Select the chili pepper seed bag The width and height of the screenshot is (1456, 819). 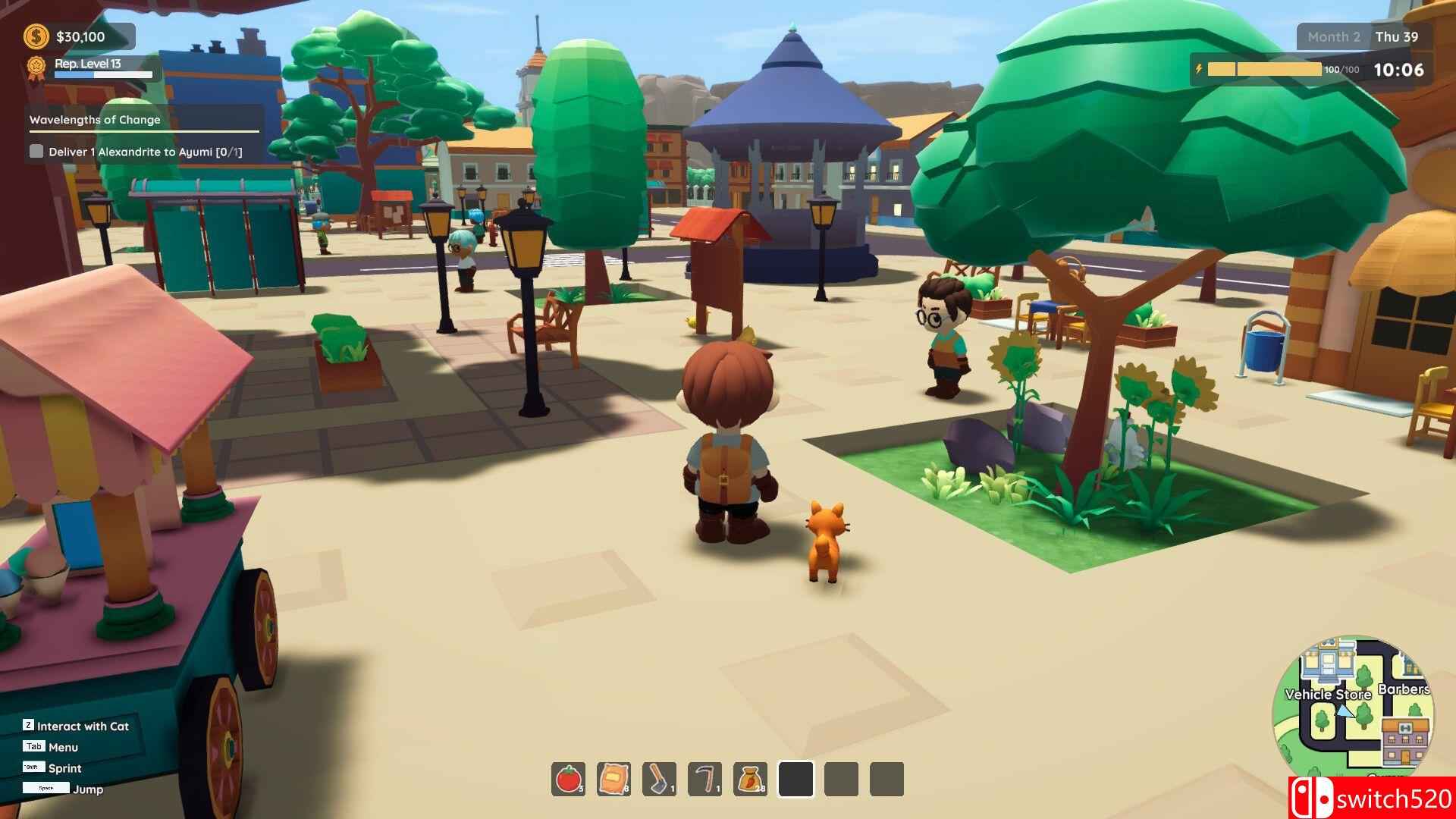pos(750,780)
